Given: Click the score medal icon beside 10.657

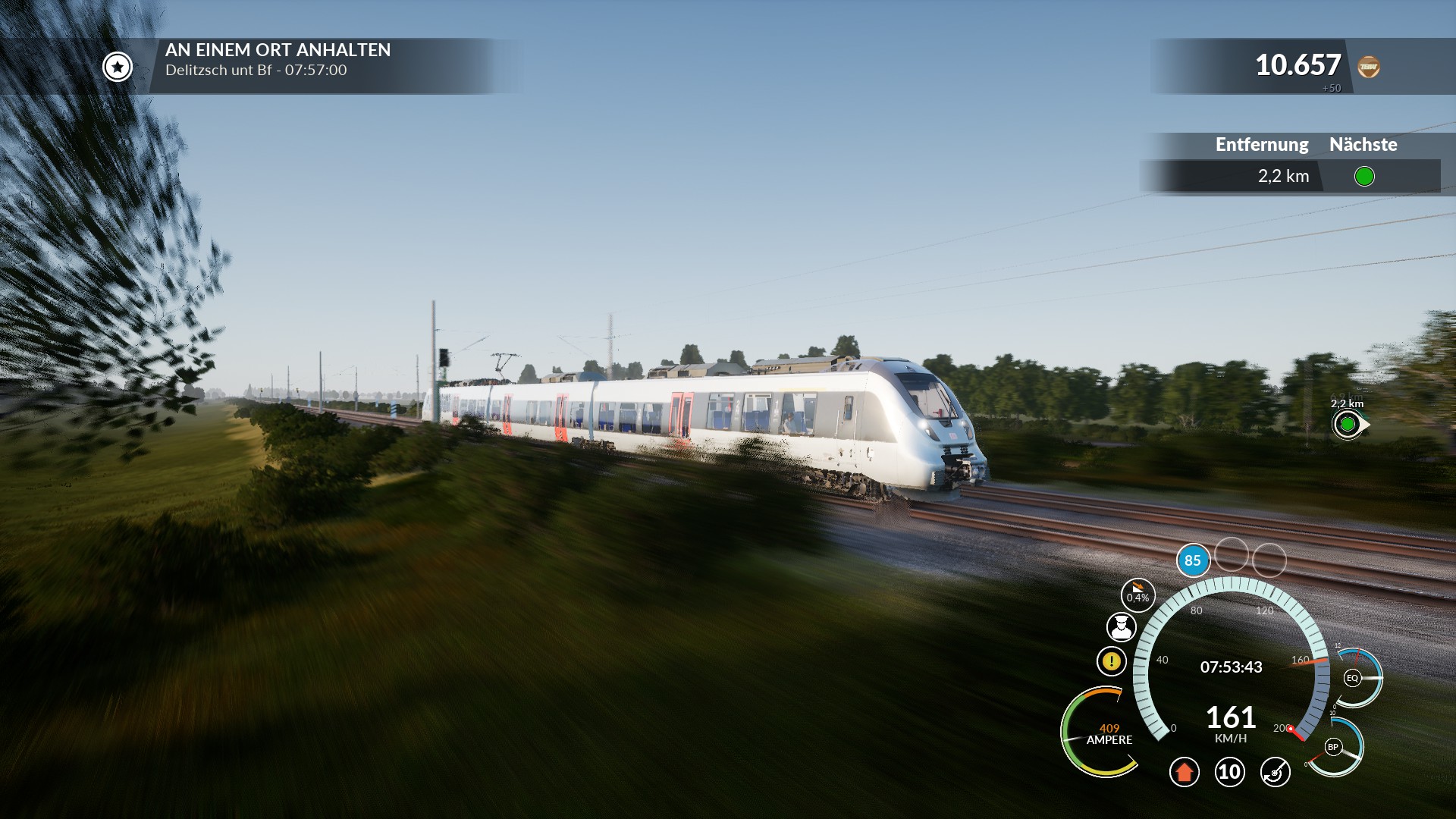Looking at the screenshot, I should pyautogui.click(x=1368, y=67).
